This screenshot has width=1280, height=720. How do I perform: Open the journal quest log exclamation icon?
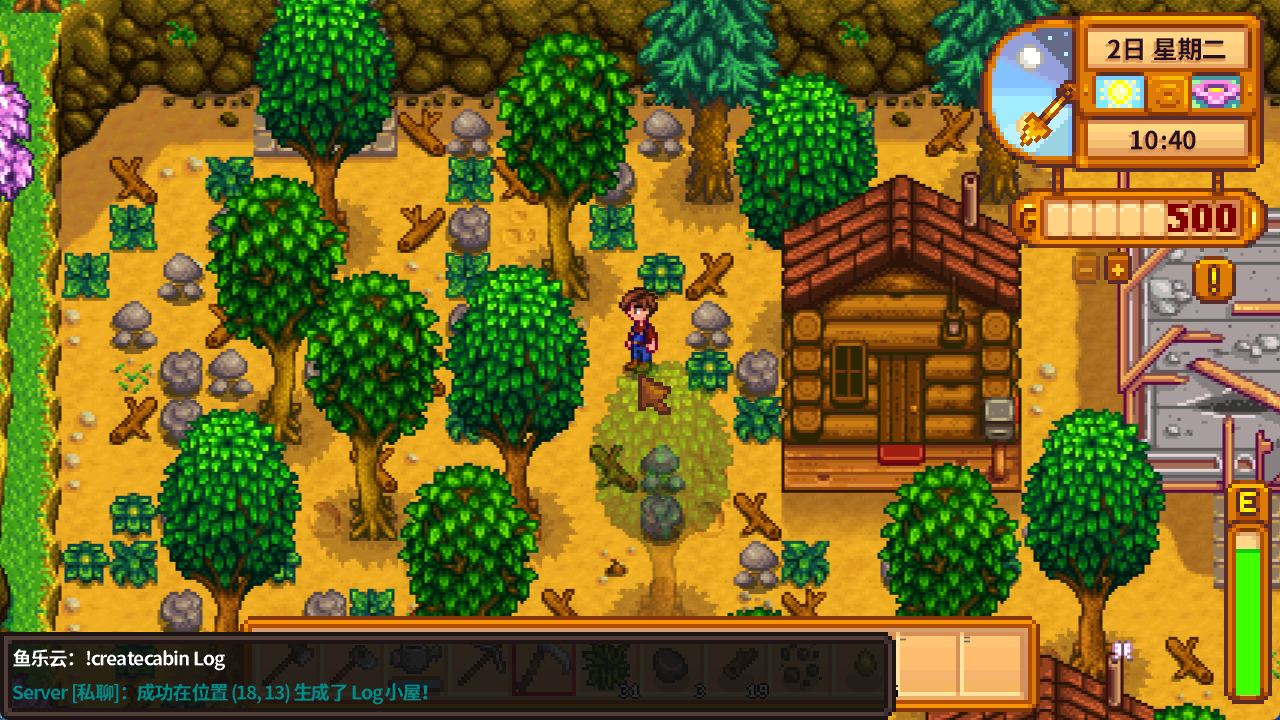tap(1214, 278)
